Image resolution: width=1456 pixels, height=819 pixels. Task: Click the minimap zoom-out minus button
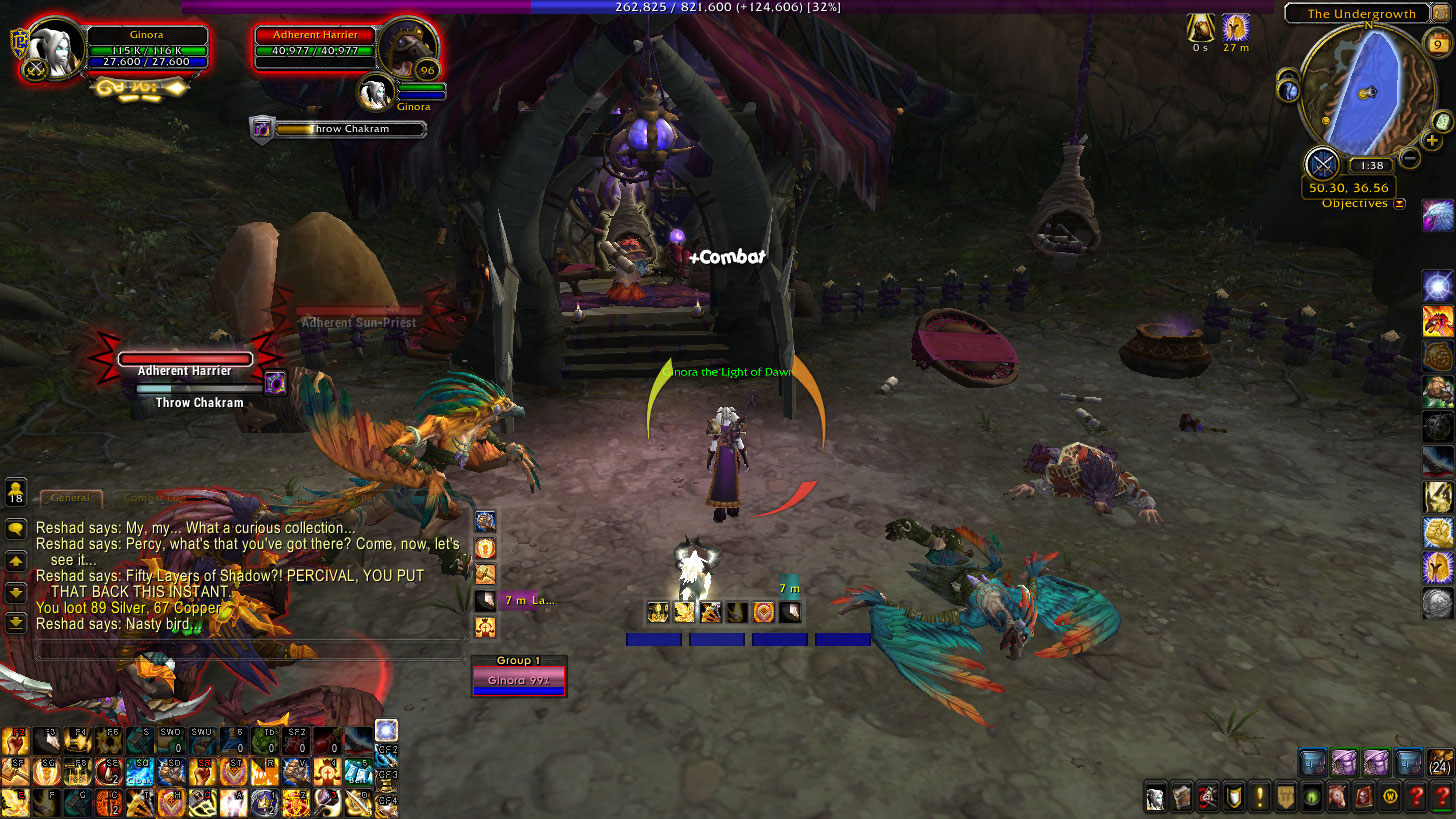[x=1409, y=157]
